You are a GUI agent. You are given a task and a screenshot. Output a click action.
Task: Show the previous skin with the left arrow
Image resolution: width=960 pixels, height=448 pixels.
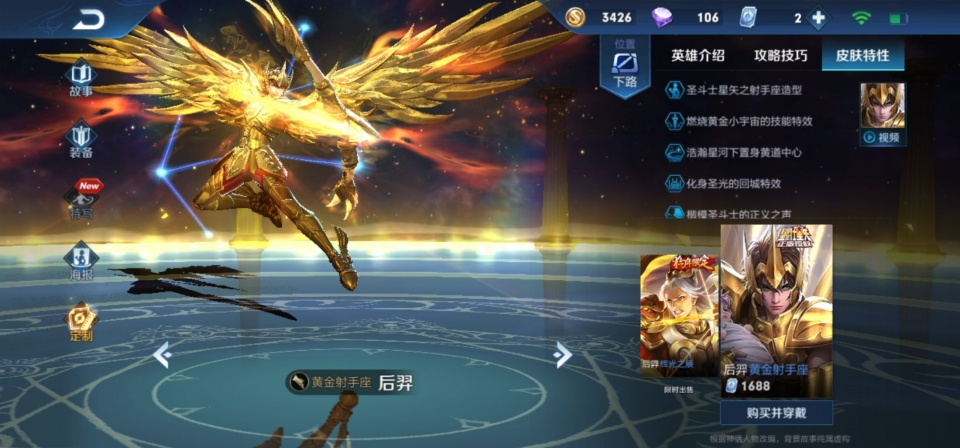[162, 353]
